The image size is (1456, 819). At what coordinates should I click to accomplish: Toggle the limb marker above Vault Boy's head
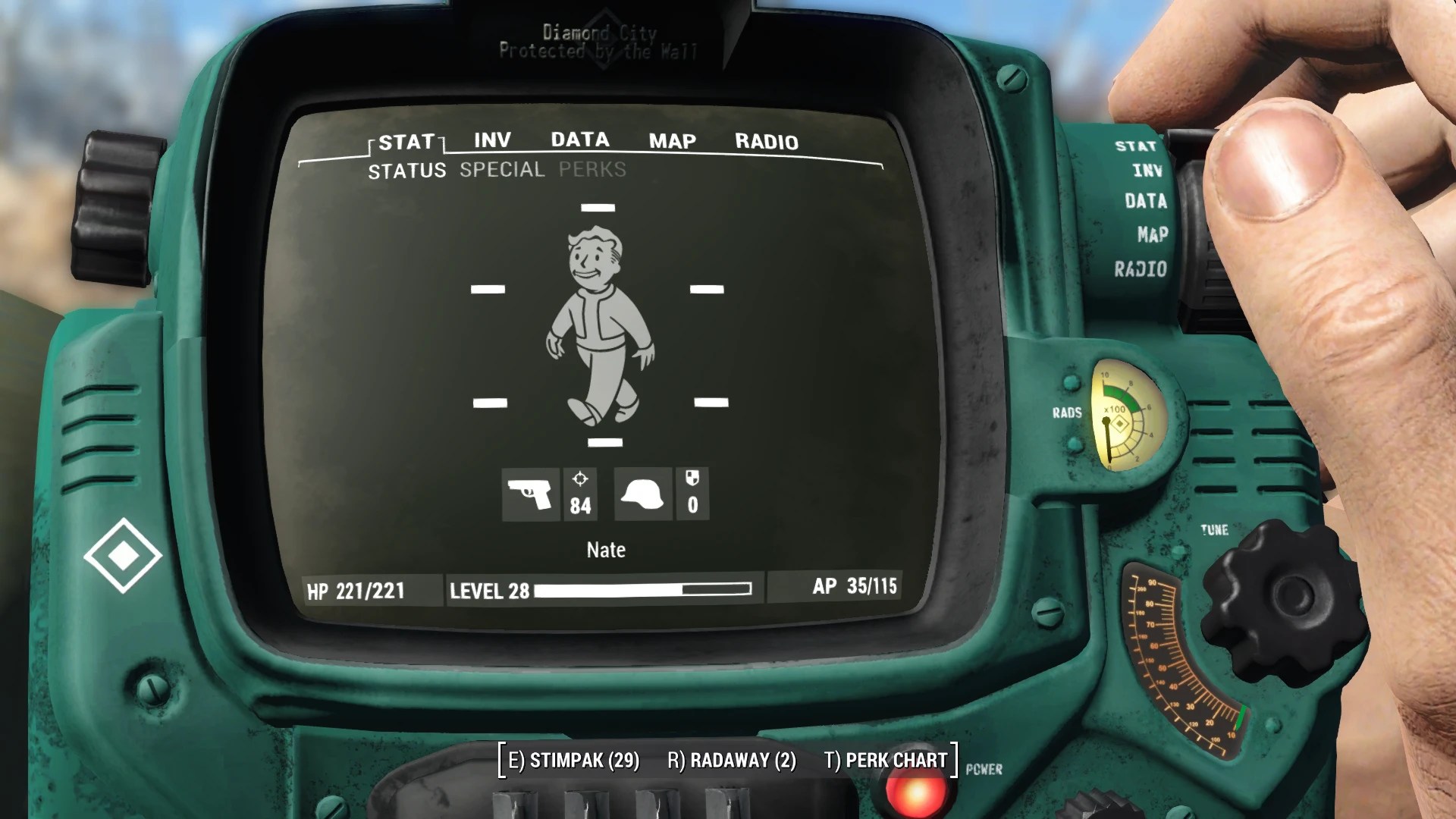pyautogui.click(x=599, y=206)
